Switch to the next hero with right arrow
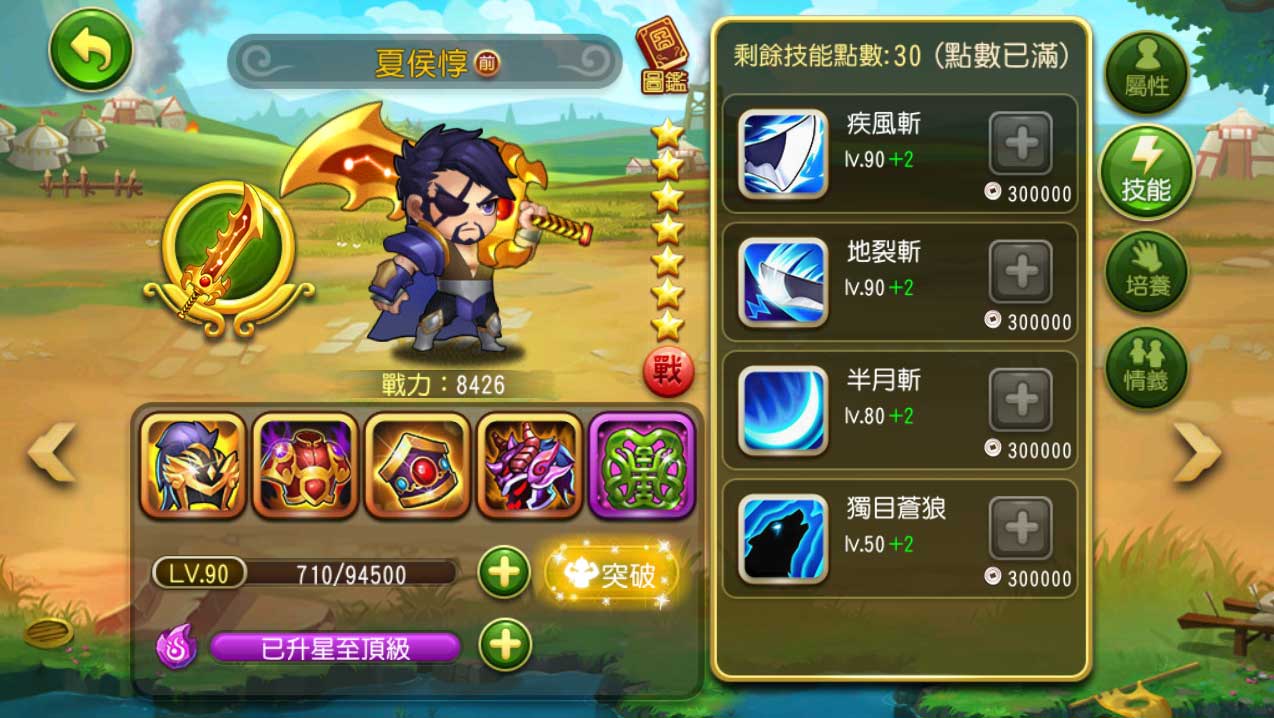The height and width of the screenshot is (718, 1274). (1197, 453)
